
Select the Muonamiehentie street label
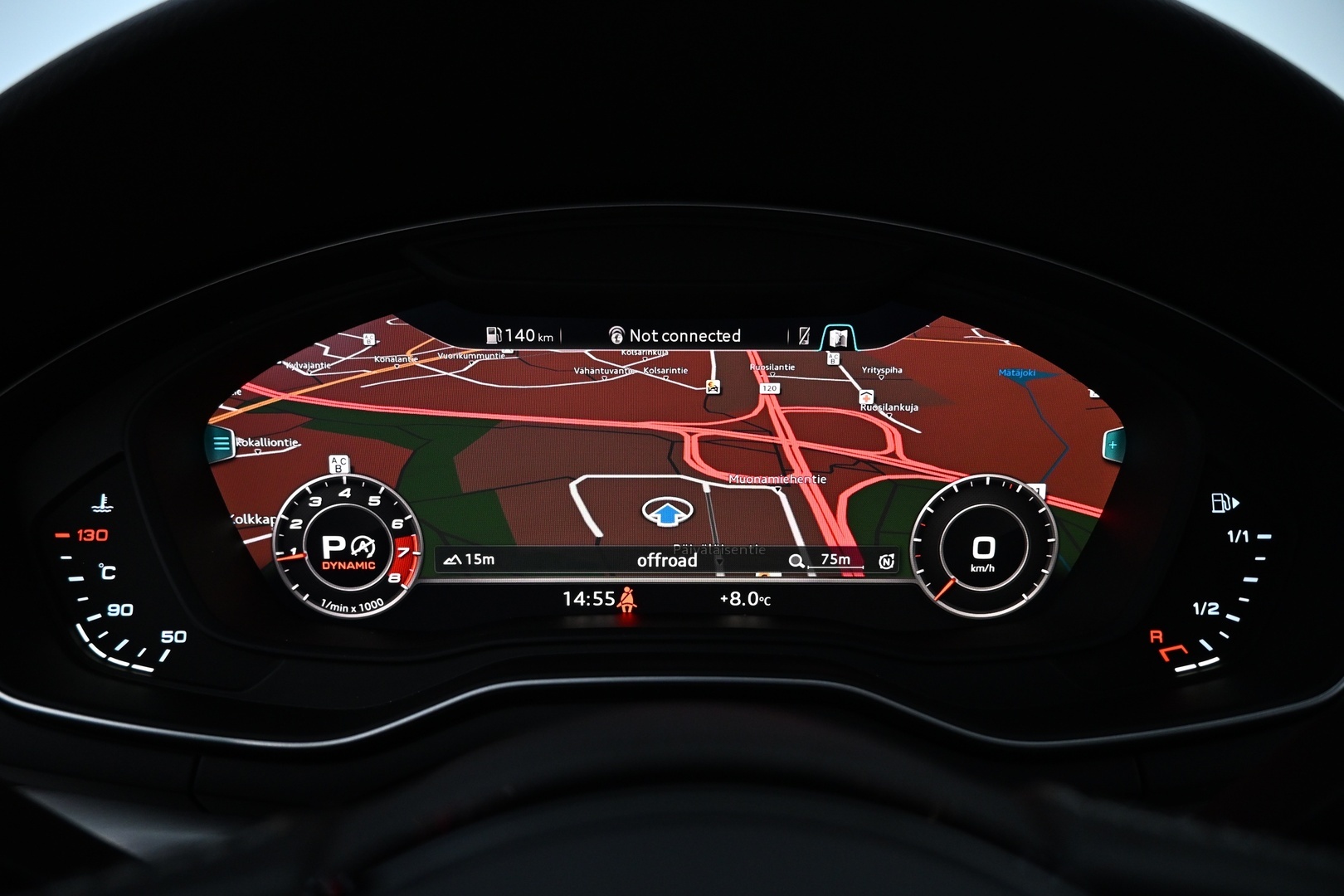pyautogui.click(x=778, y=479)
